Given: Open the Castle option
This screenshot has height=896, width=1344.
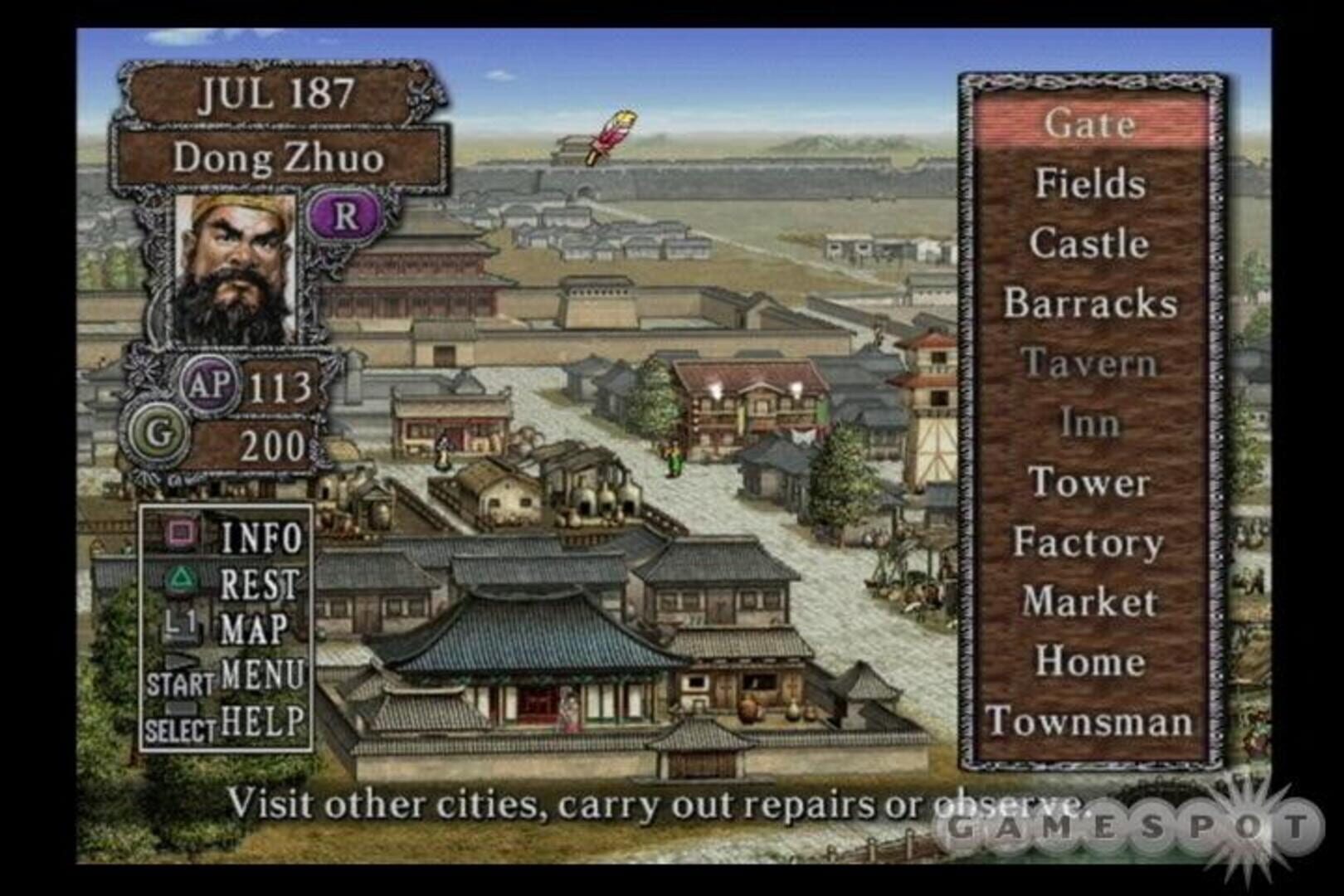Looking at the screenshot, I should tap(1091, 244).
